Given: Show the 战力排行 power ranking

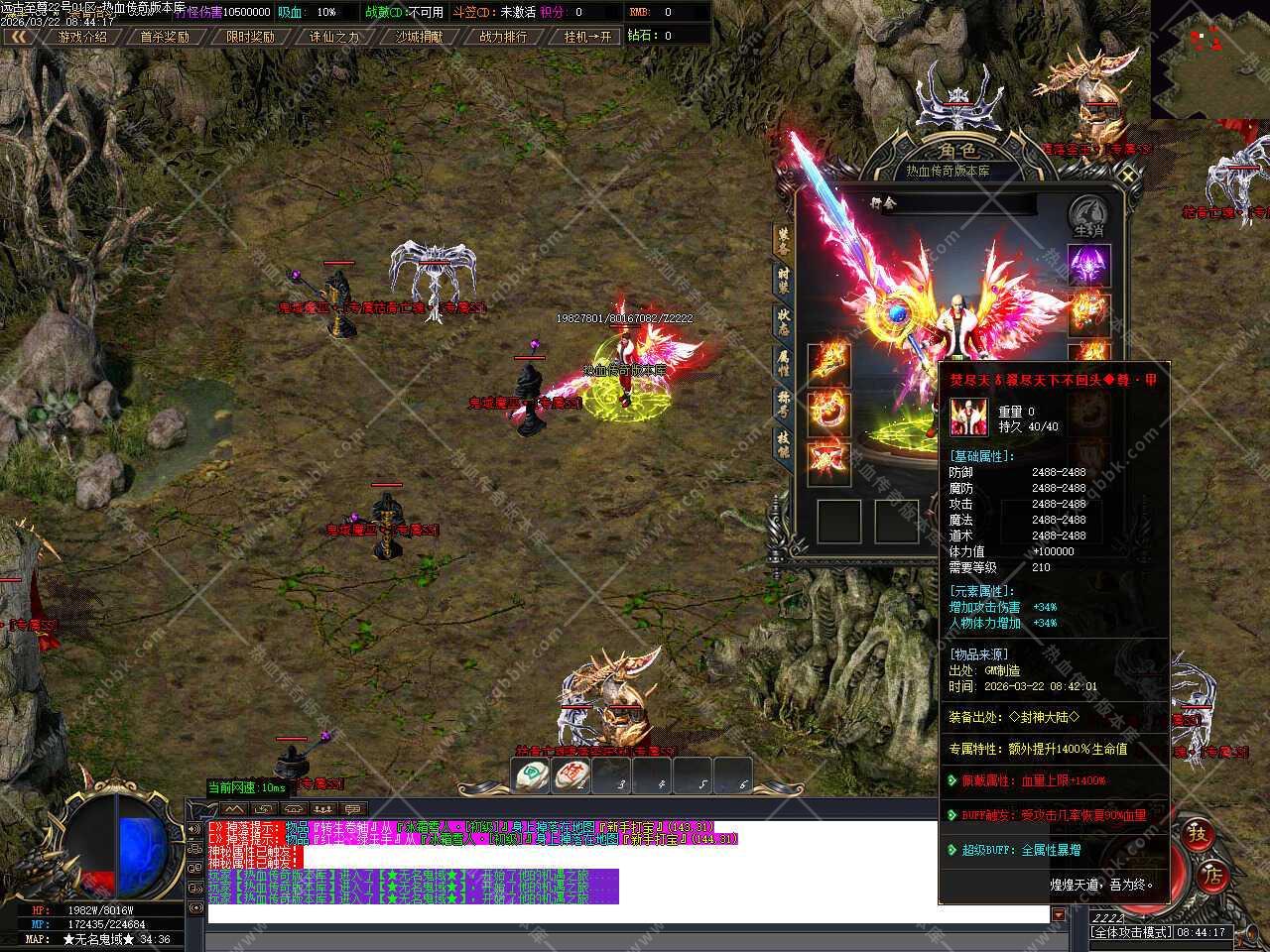Looking at the screenshot, I should (503, 37).
